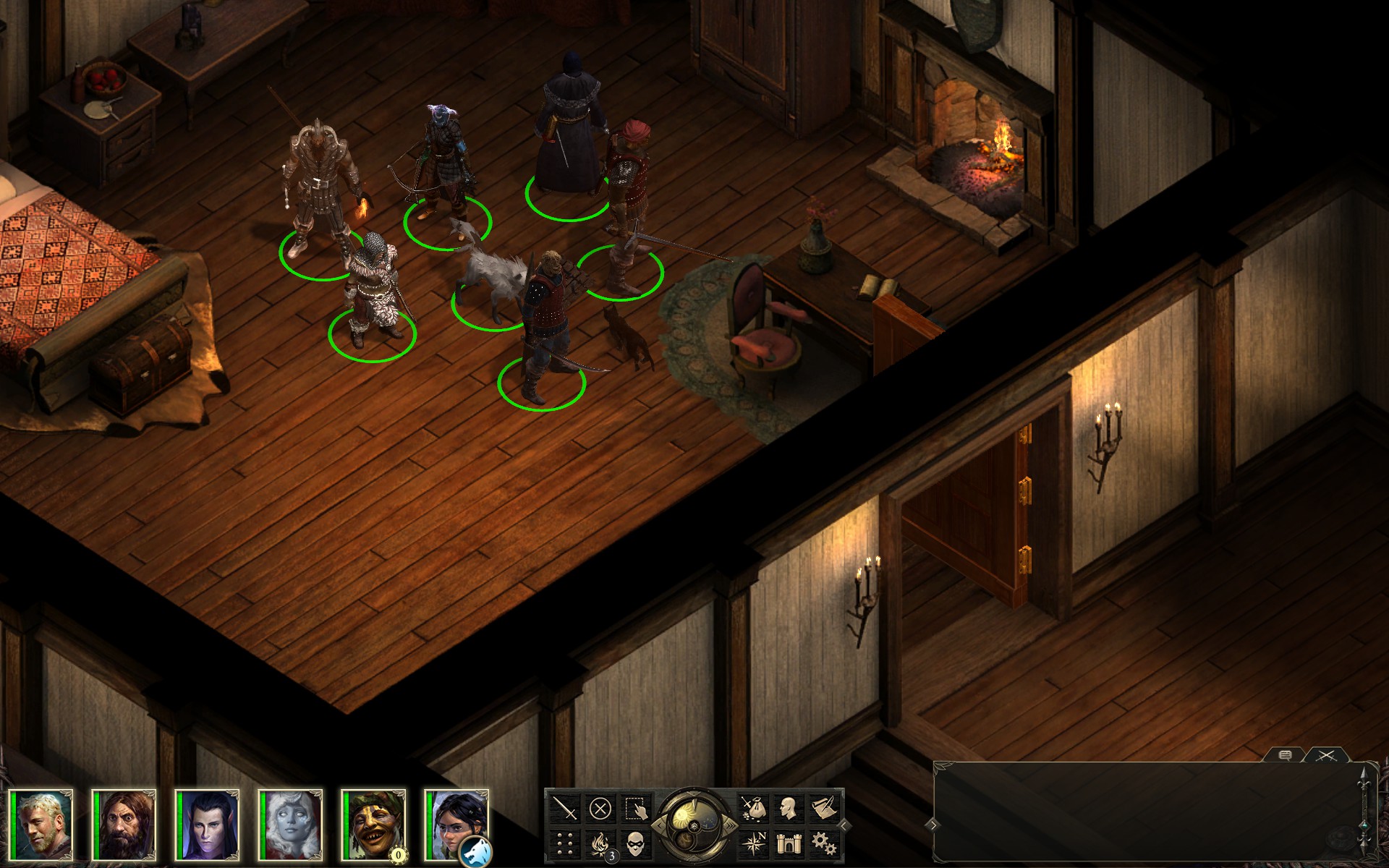Click the select-all party button
This screenshot has height=868, width=1389.
click(x=634, y=807)
